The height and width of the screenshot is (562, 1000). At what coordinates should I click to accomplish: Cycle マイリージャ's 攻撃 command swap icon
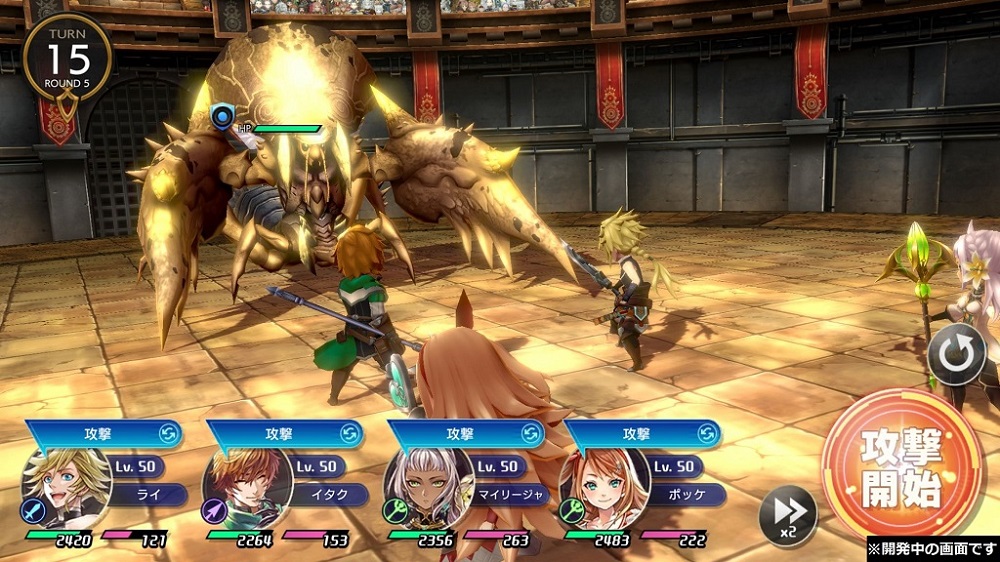(x=531, y=434)
